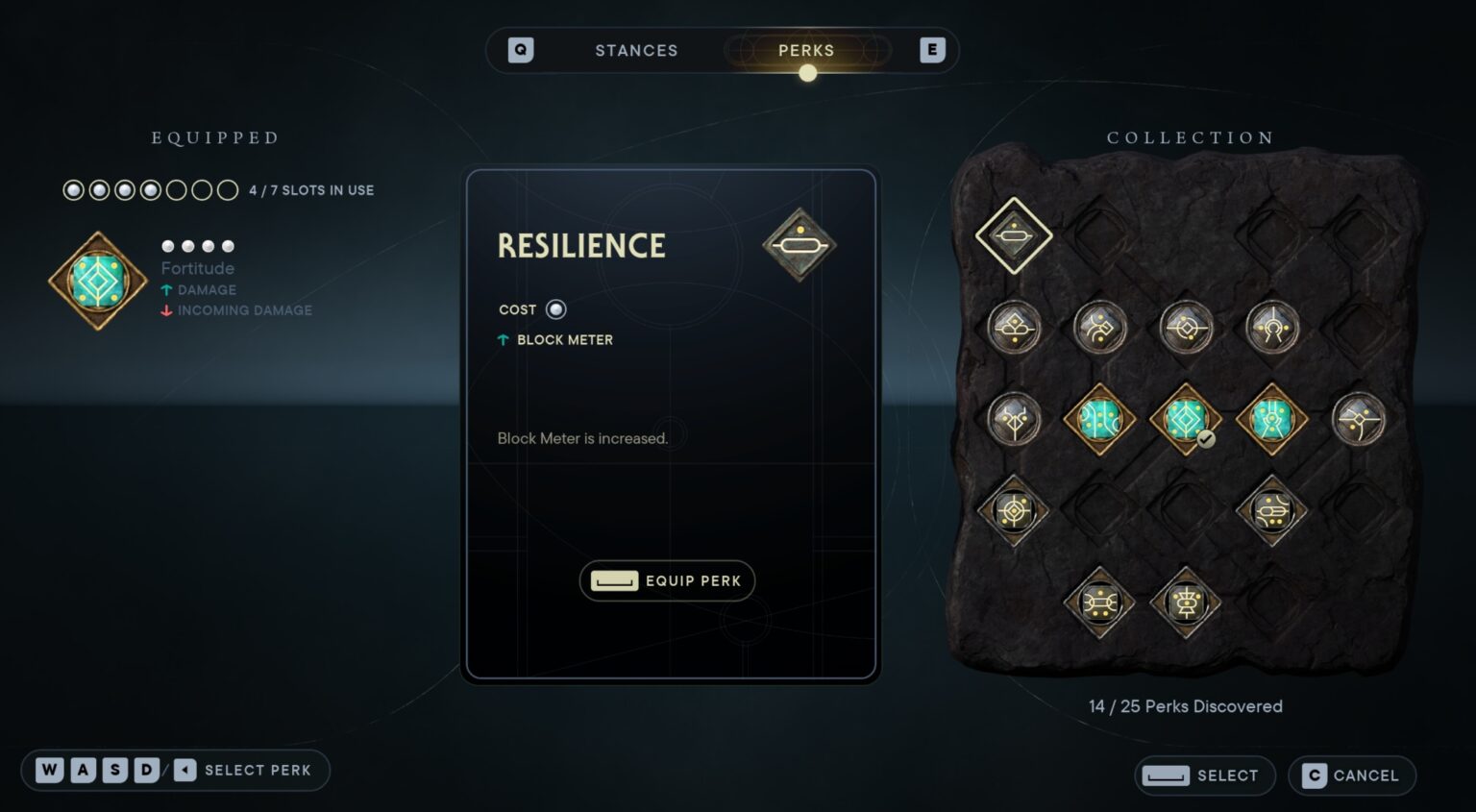
Task: Click the E key shortcut icon
Action: coord(931,50)
